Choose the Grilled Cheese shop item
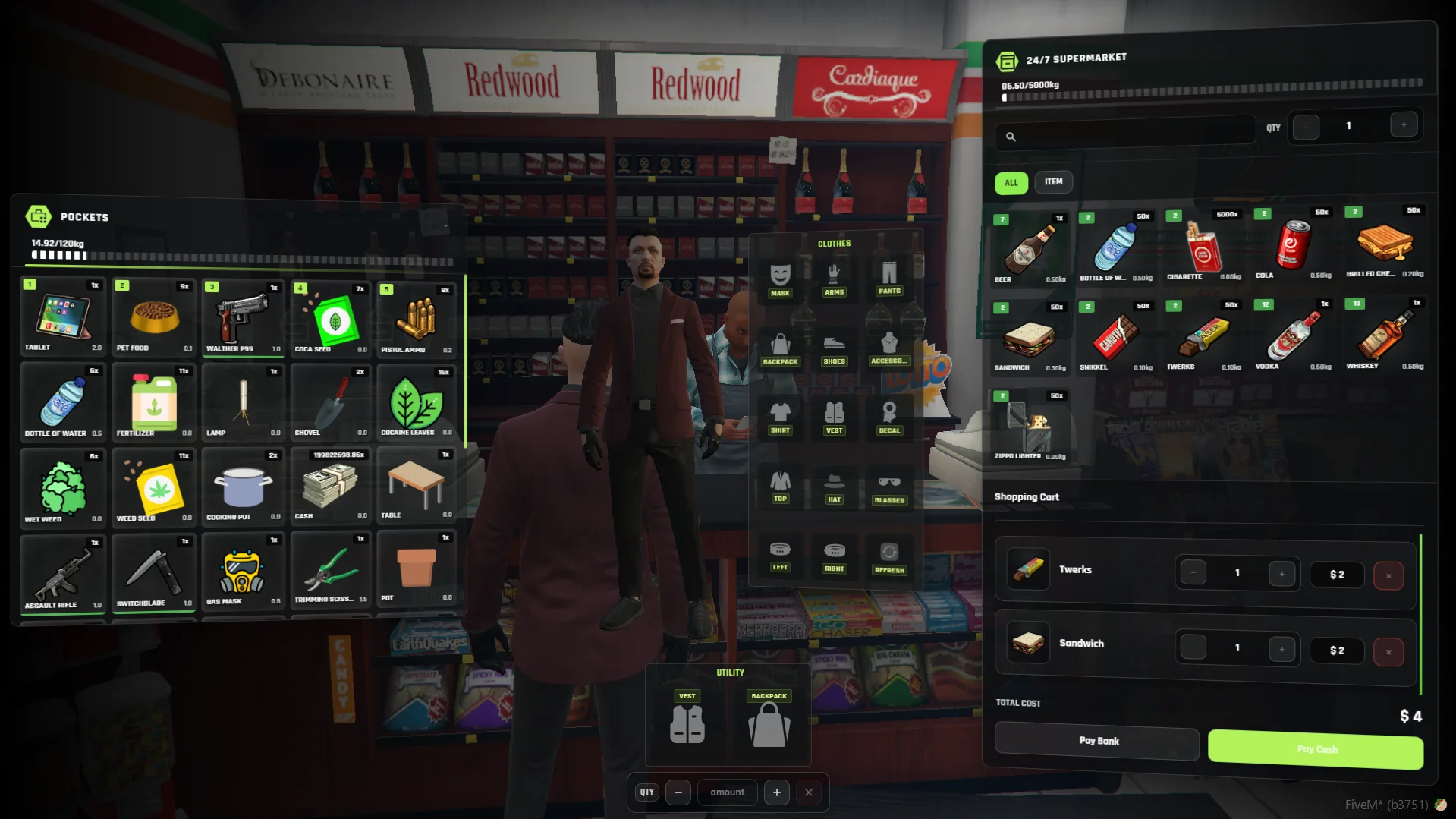 click(1384, 243)
